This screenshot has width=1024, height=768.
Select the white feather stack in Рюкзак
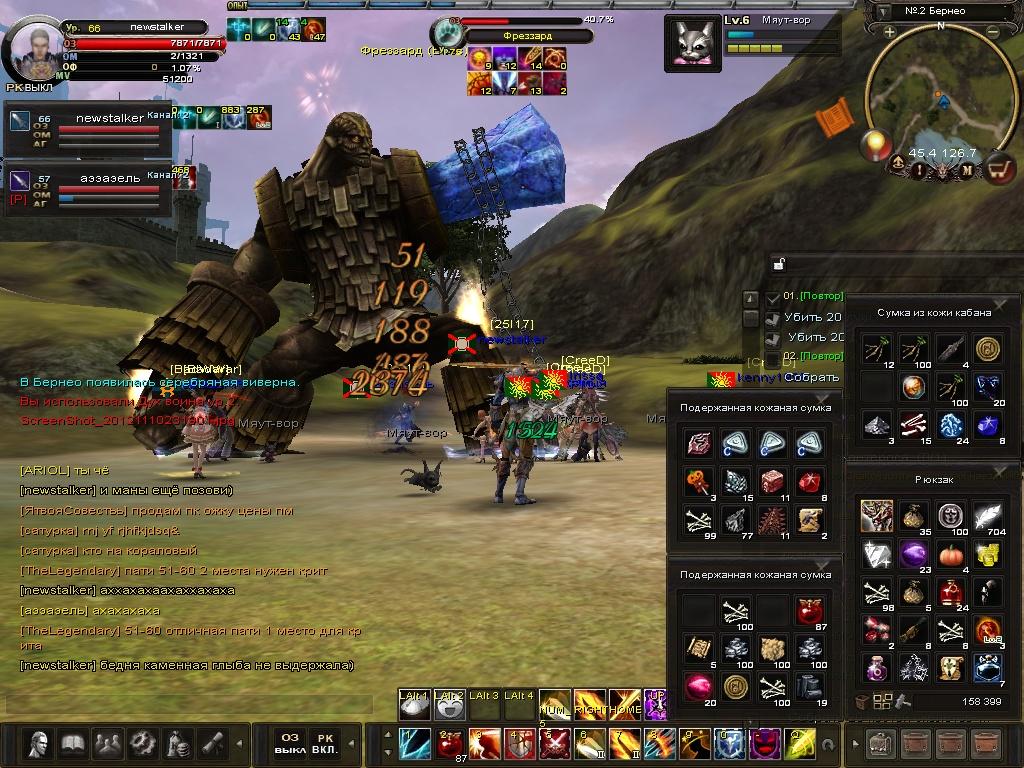tap(988, 516)
